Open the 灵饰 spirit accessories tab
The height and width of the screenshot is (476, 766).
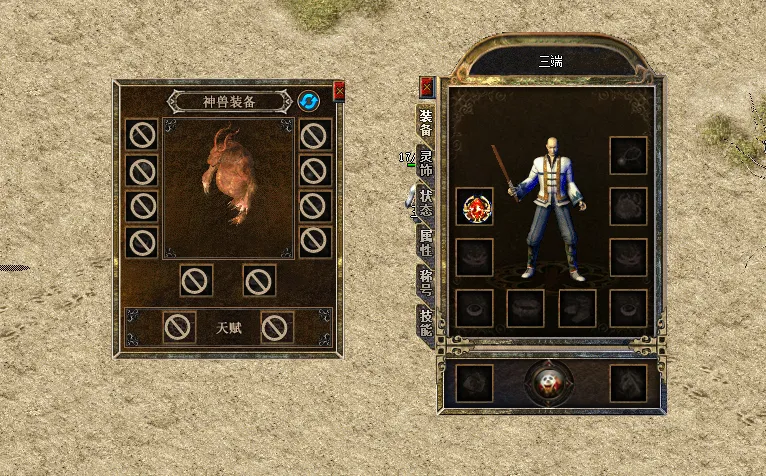click(426, 162)
